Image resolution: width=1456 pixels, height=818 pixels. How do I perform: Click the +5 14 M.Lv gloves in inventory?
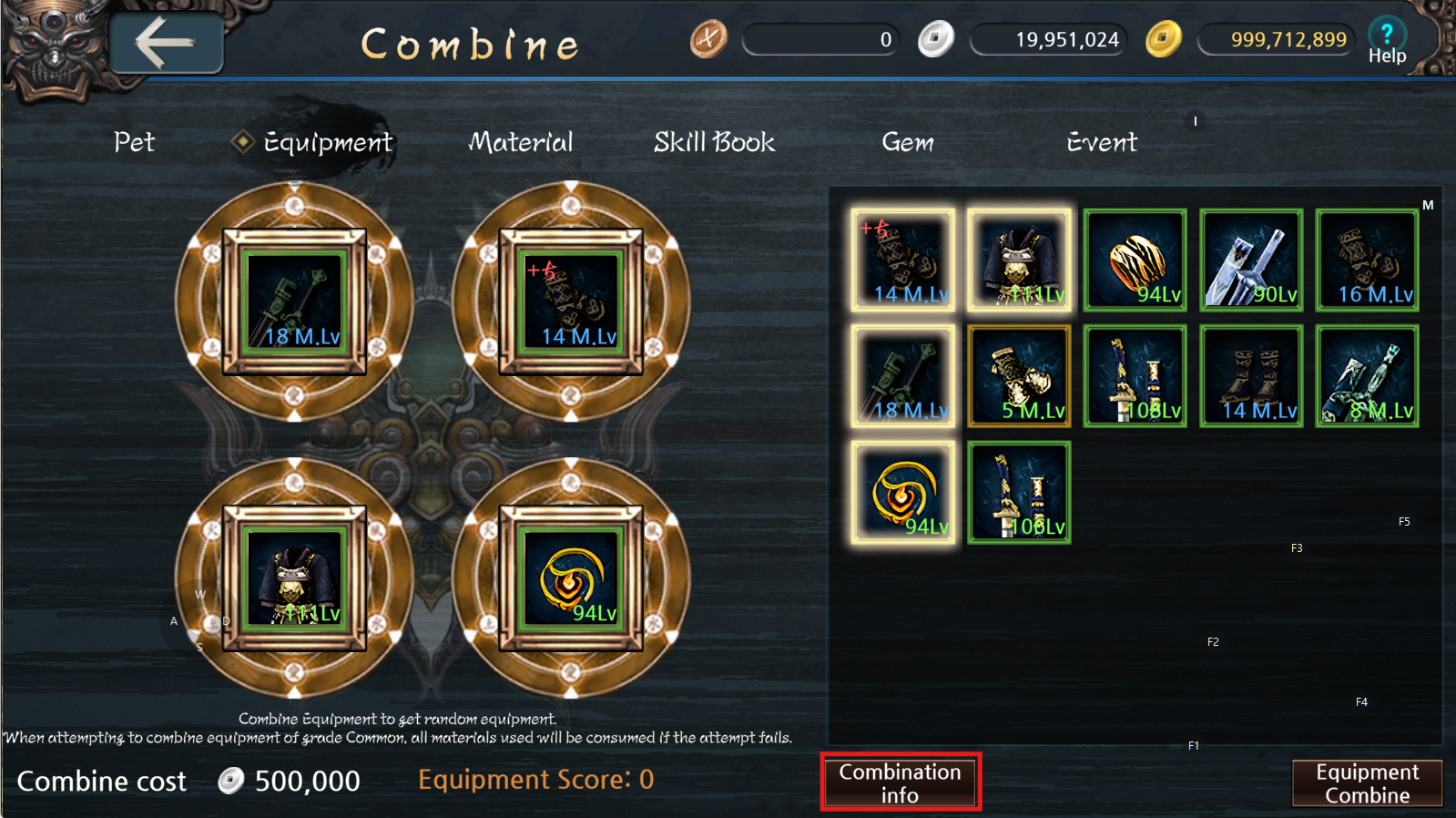pyautogui.click(x=902, y=260)
